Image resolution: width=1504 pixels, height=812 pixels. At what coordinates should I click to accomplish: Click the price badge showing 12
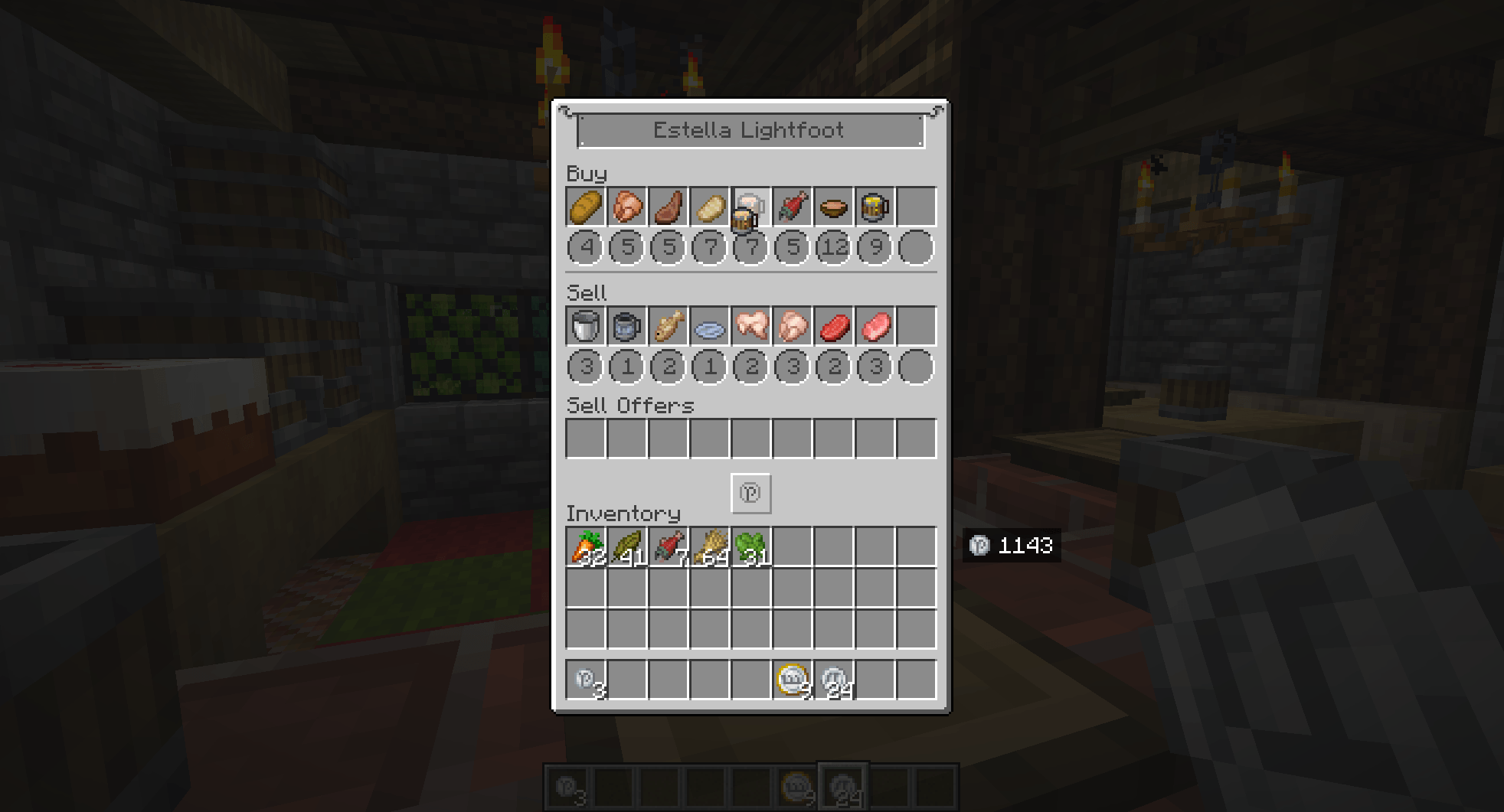[x=832, y=247]
